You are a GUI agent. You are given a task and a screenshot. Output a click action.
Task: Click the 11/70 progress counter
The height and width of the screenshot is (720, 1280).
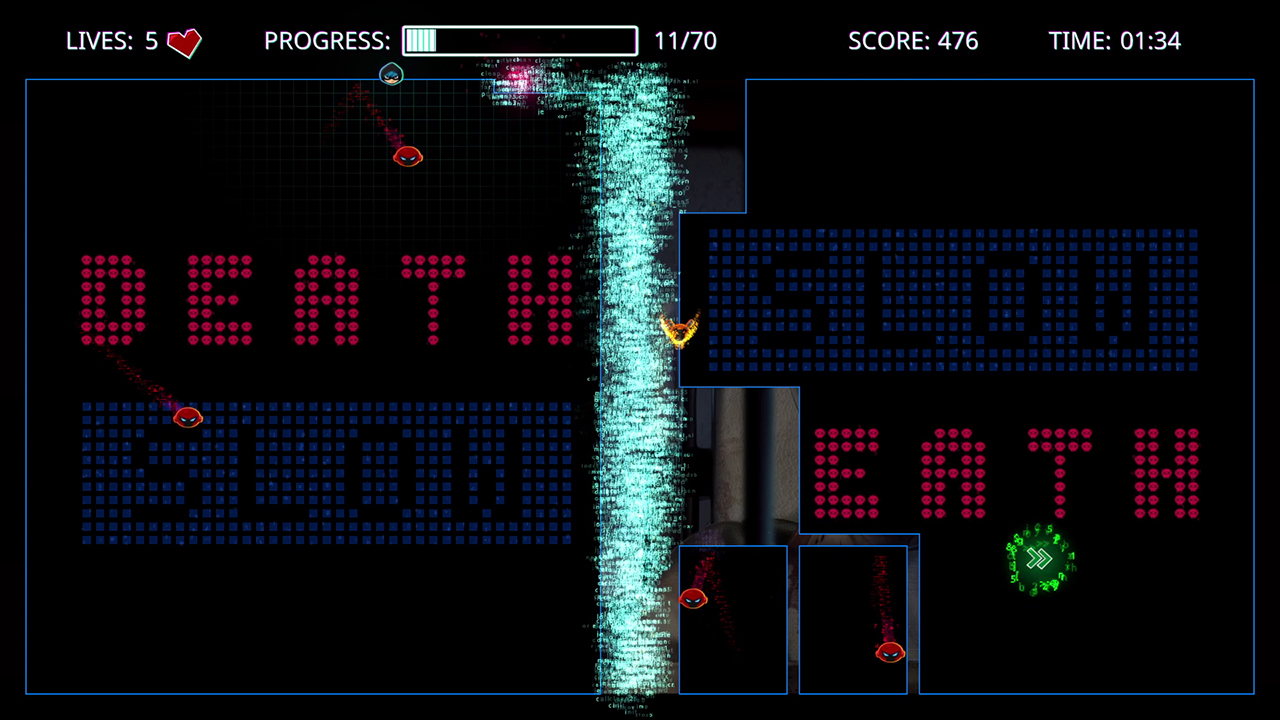point(686,41)
